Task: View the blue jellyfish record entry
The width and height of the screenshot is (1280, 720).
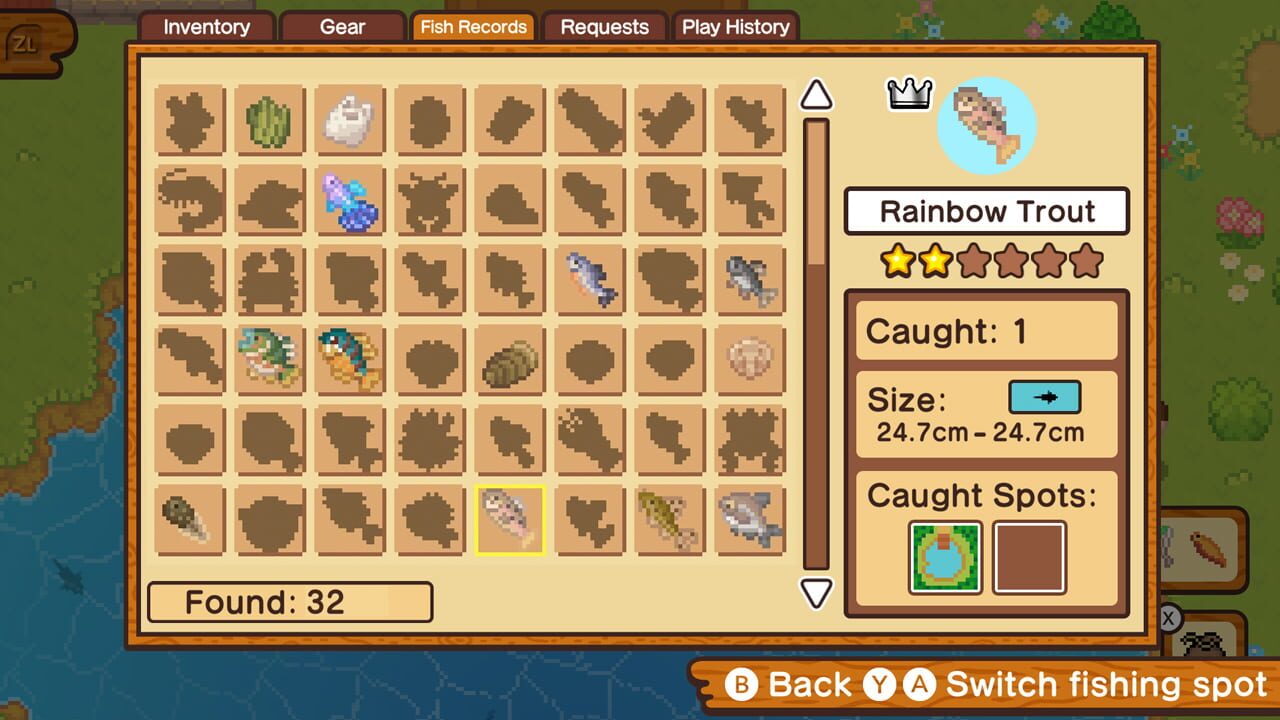Action: [x=350, y=199]
